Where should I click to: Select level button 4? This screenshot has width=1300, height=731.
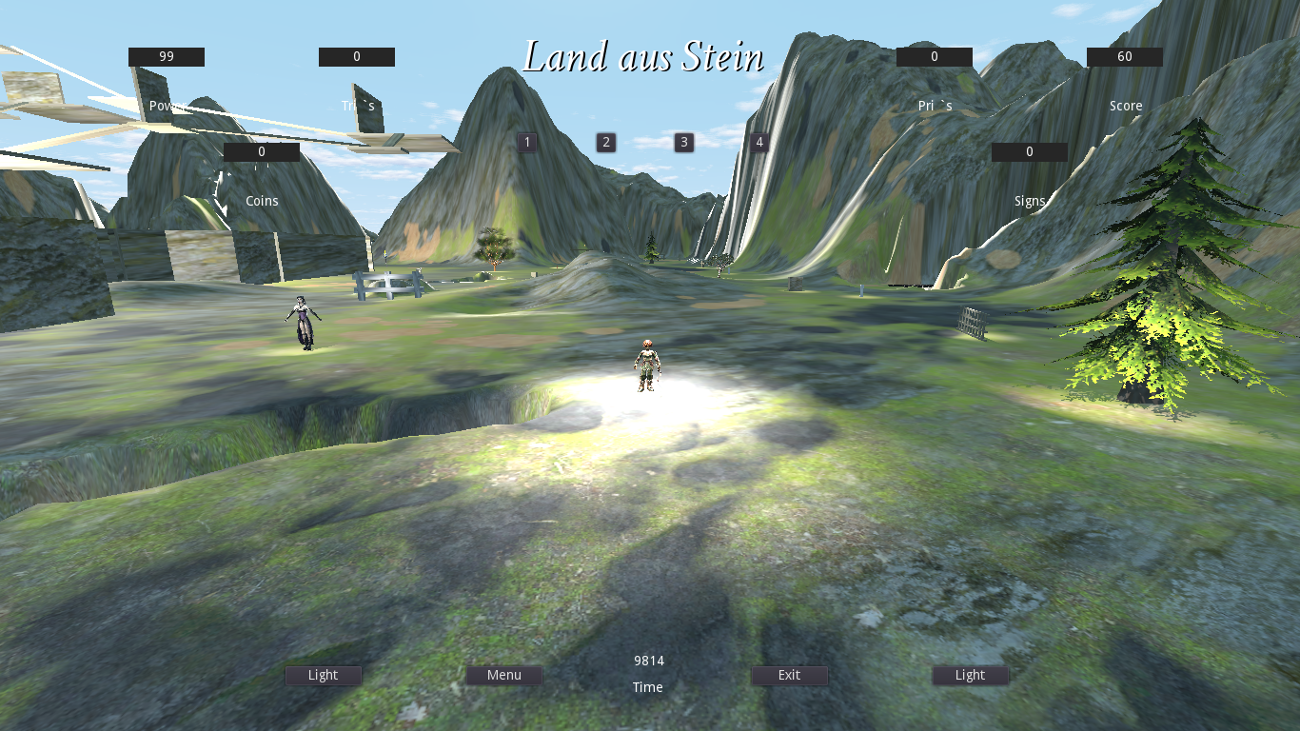759,142
